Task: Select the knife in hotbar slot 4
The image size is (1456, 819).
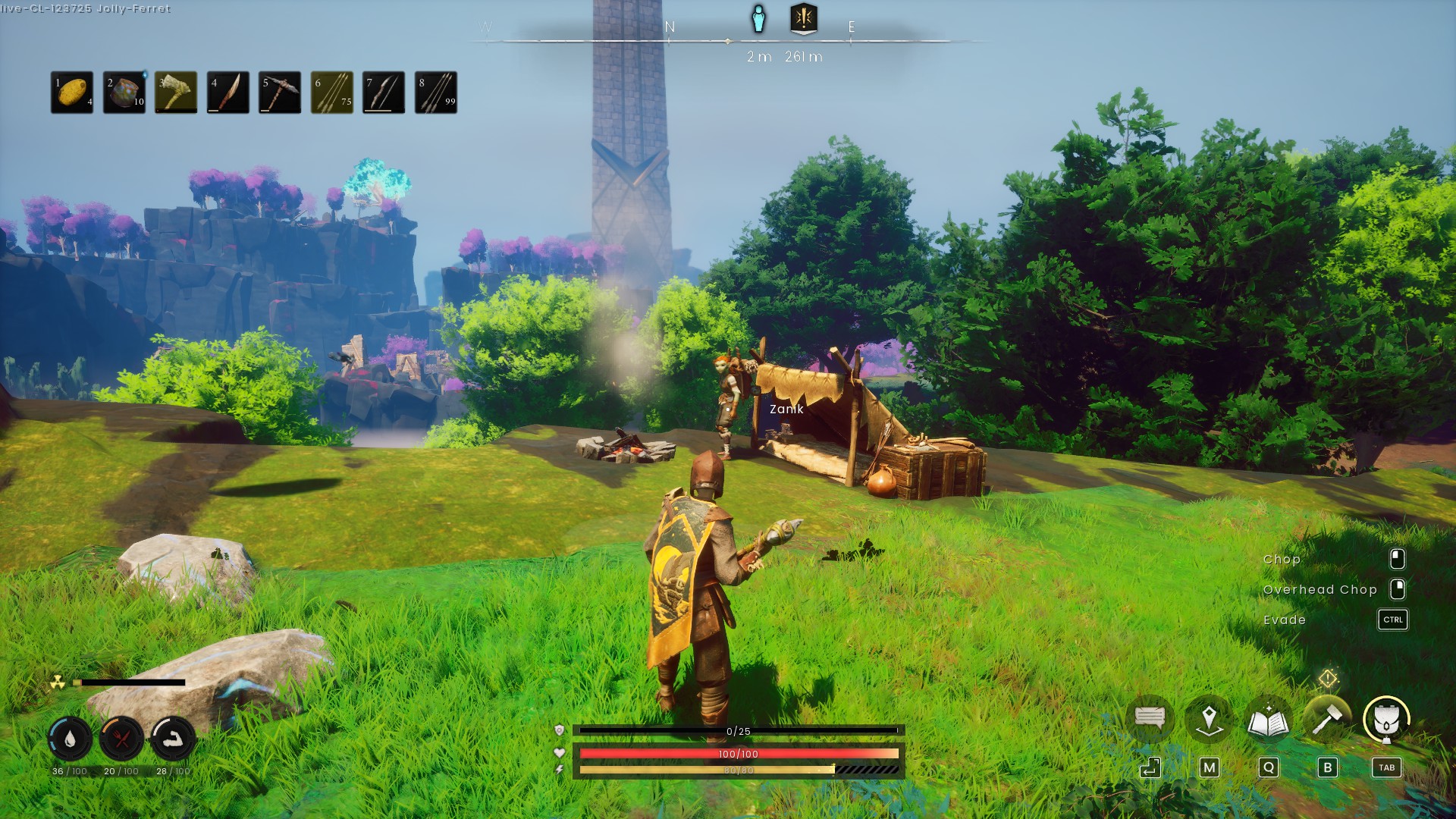Action: (228, 93)
